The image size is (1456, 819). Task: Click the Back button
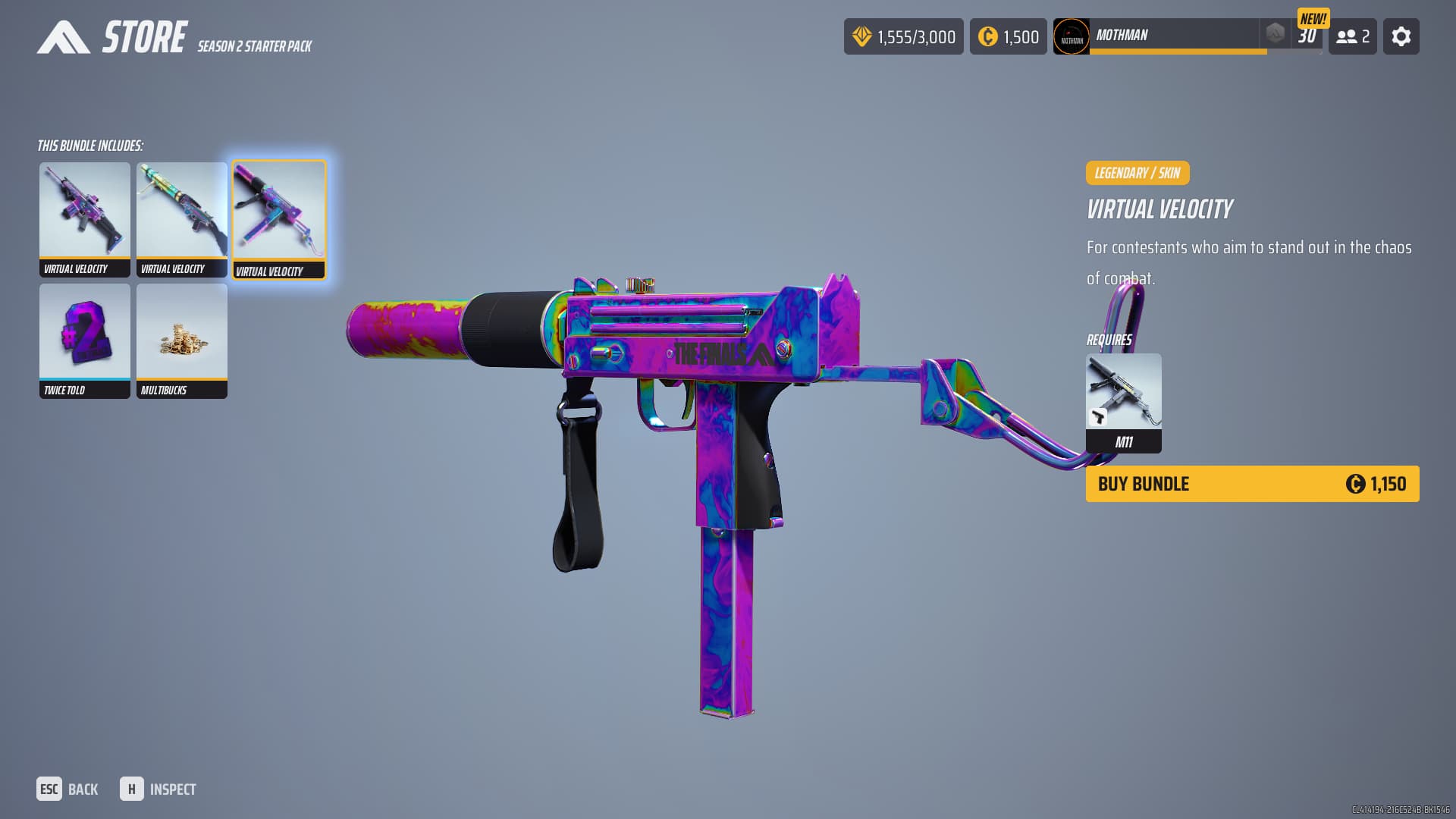pyautogui.click(x=68, y=789)
